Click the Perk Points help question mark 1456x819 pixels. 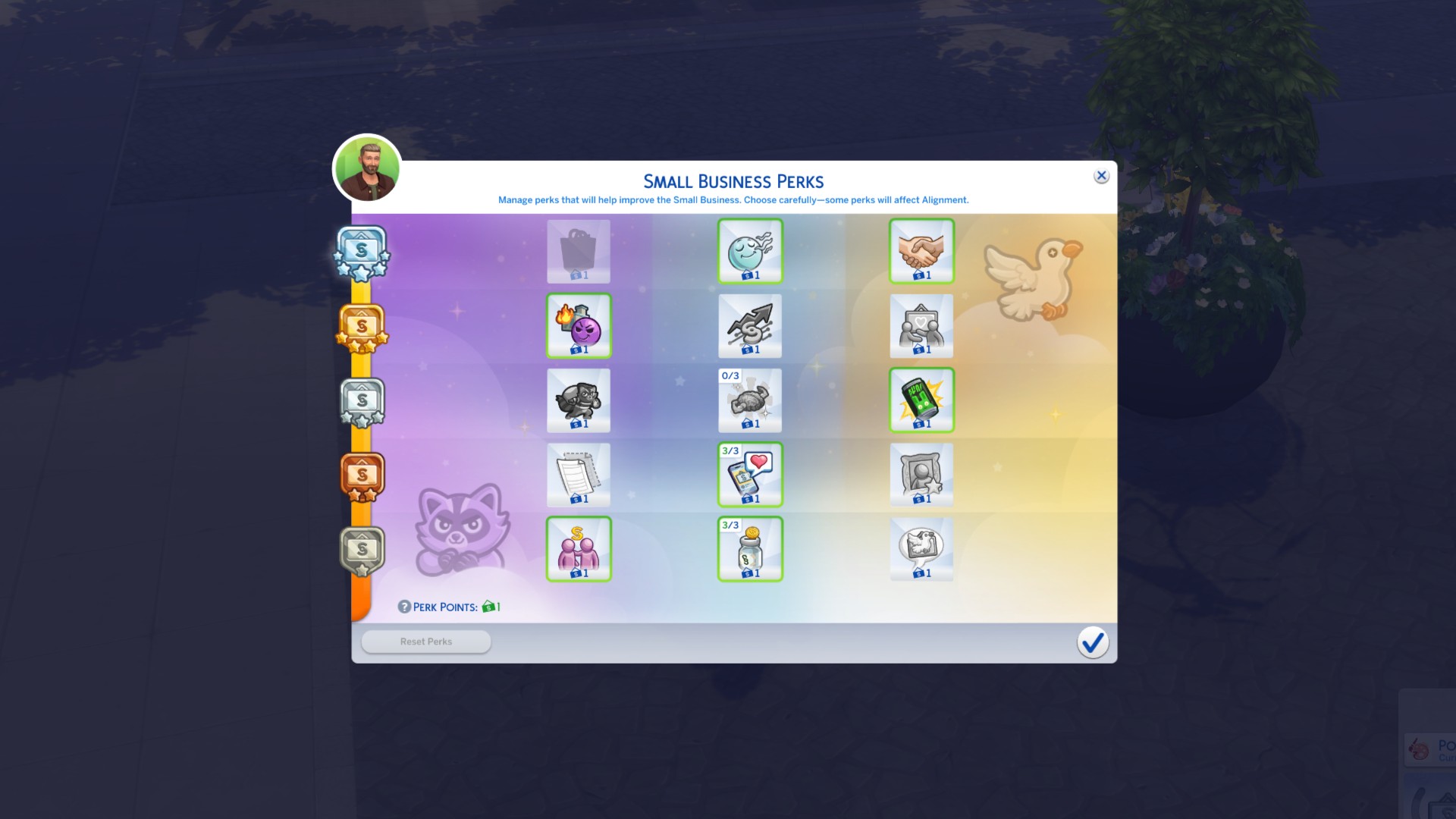tap(403, 607)
